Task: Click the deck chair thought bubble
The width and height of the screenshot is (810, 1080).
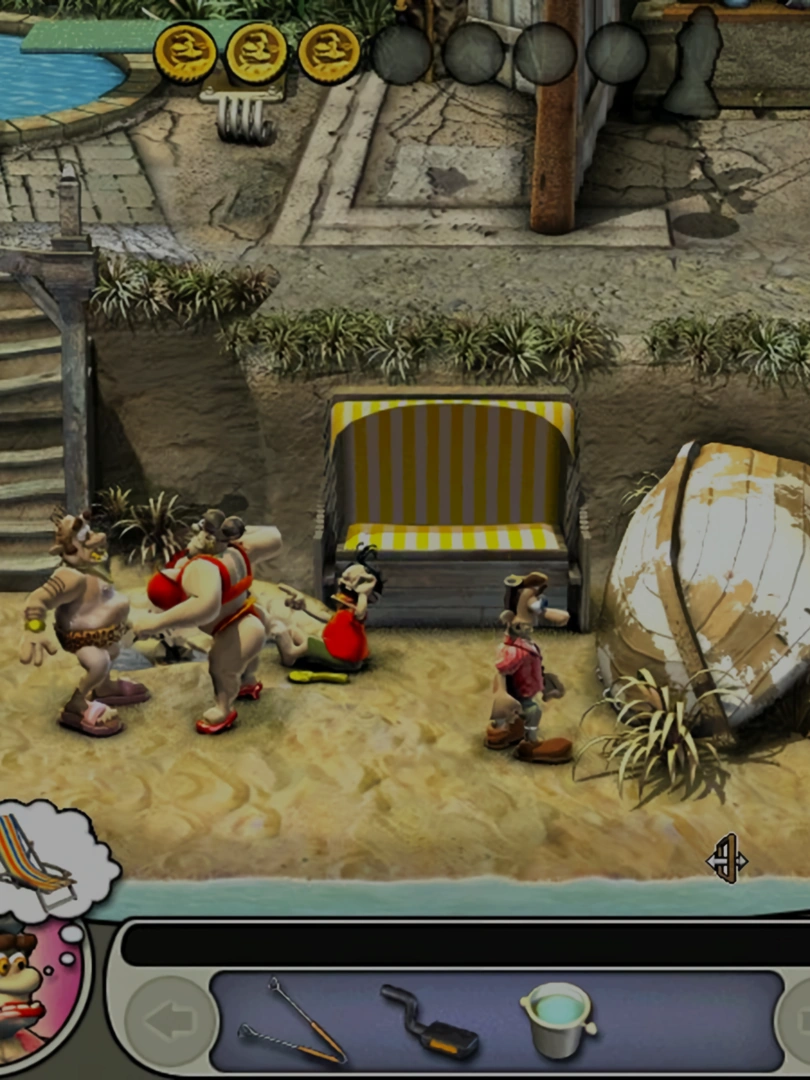Action: coord(48,858)
